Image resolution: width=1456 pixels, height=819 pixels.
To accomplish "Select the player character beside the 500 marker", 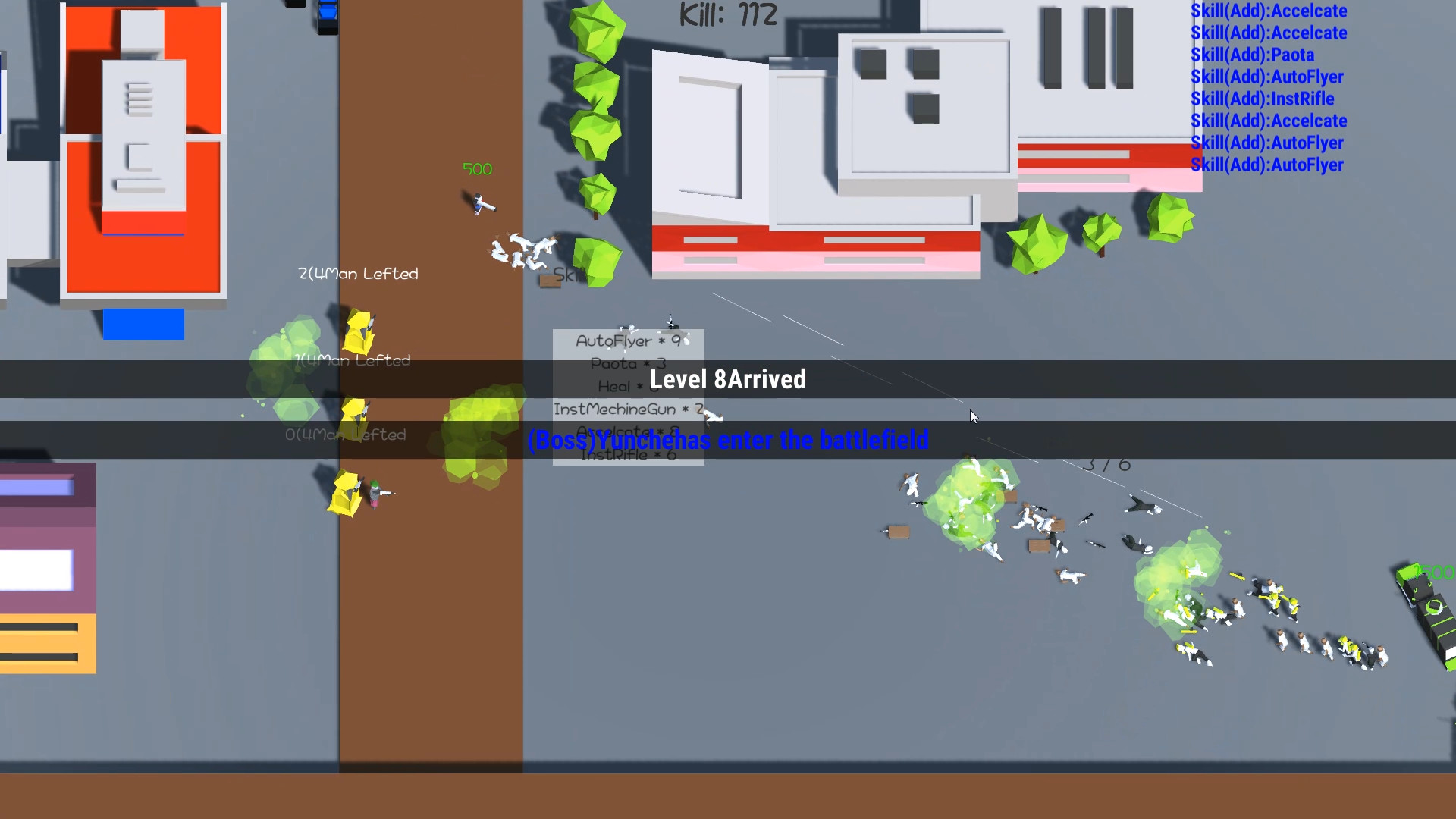I will (480, 205).
